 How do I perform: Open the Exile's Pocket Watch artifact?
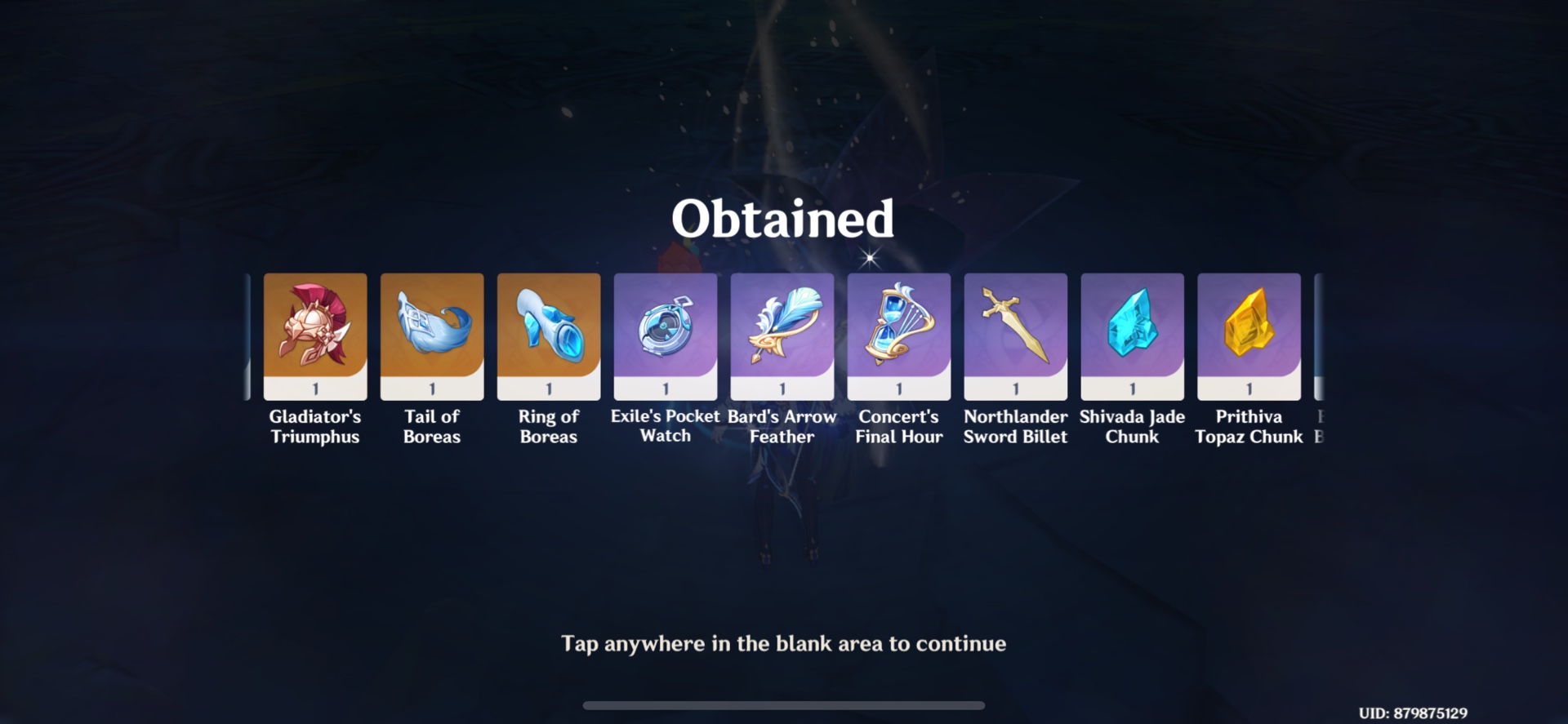coord(665,331)
